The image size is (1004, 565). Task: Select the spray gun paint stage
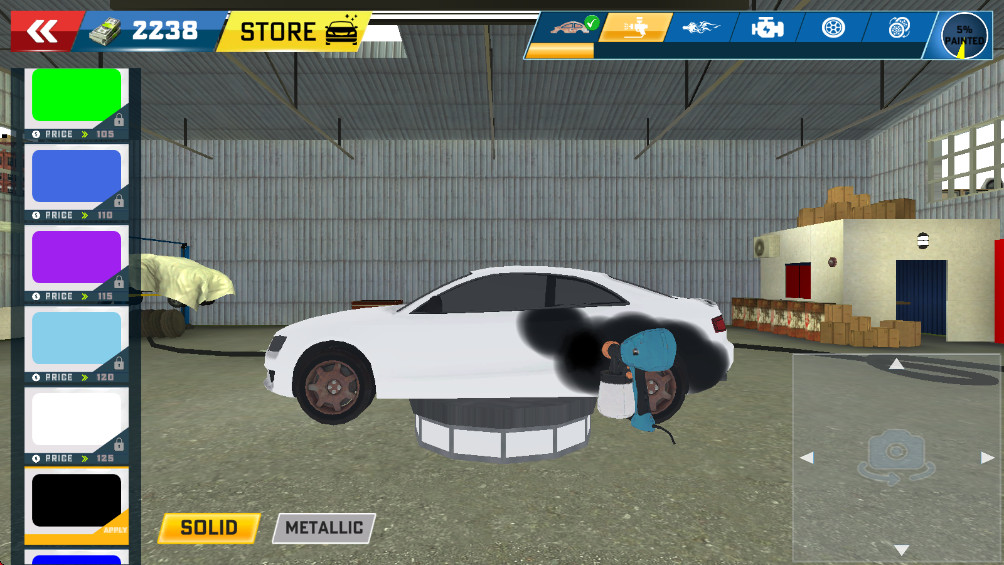pos(635,28)
